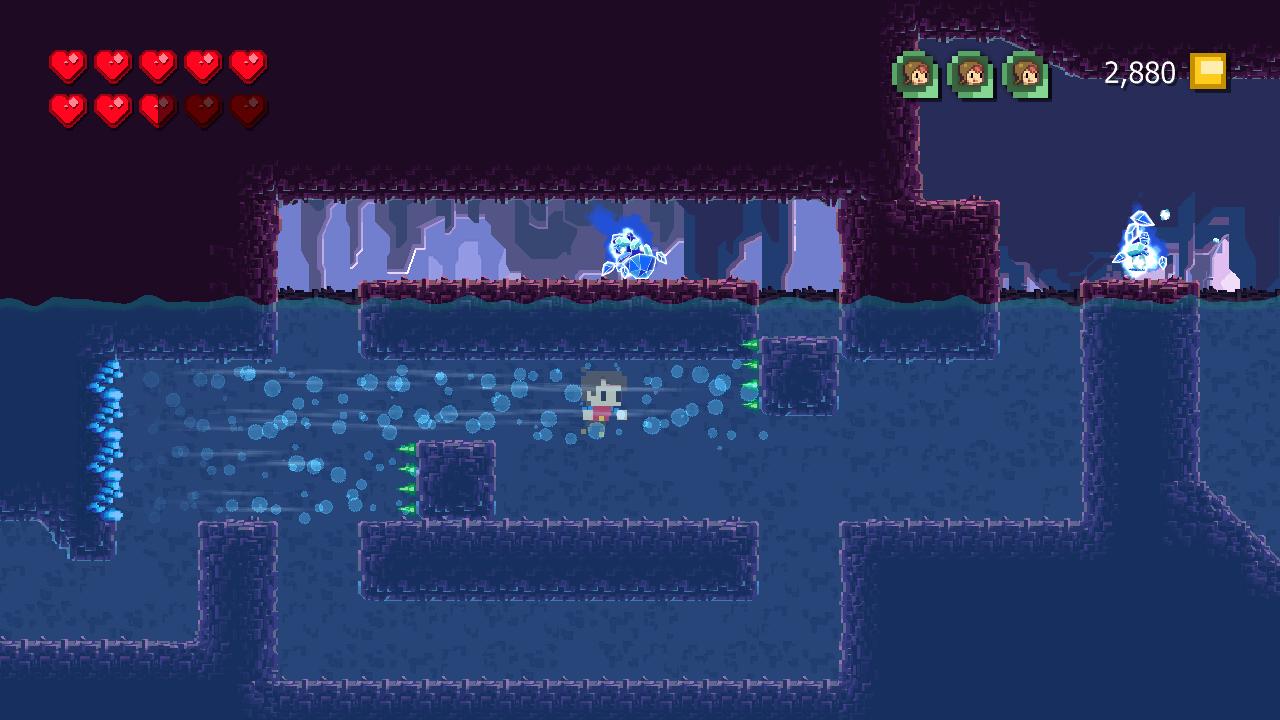Click the yellow coin icon beside the score

pyautogui.click(x=1207, y=71)
